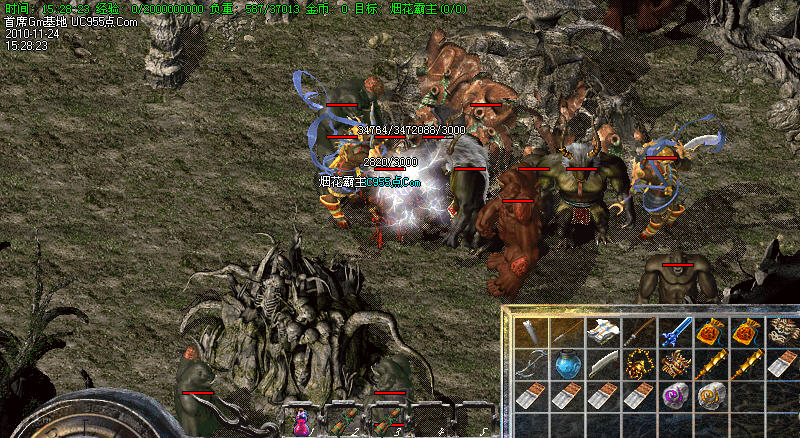Click the curved white blade item

pyautogui.click(x=602, y=364)
